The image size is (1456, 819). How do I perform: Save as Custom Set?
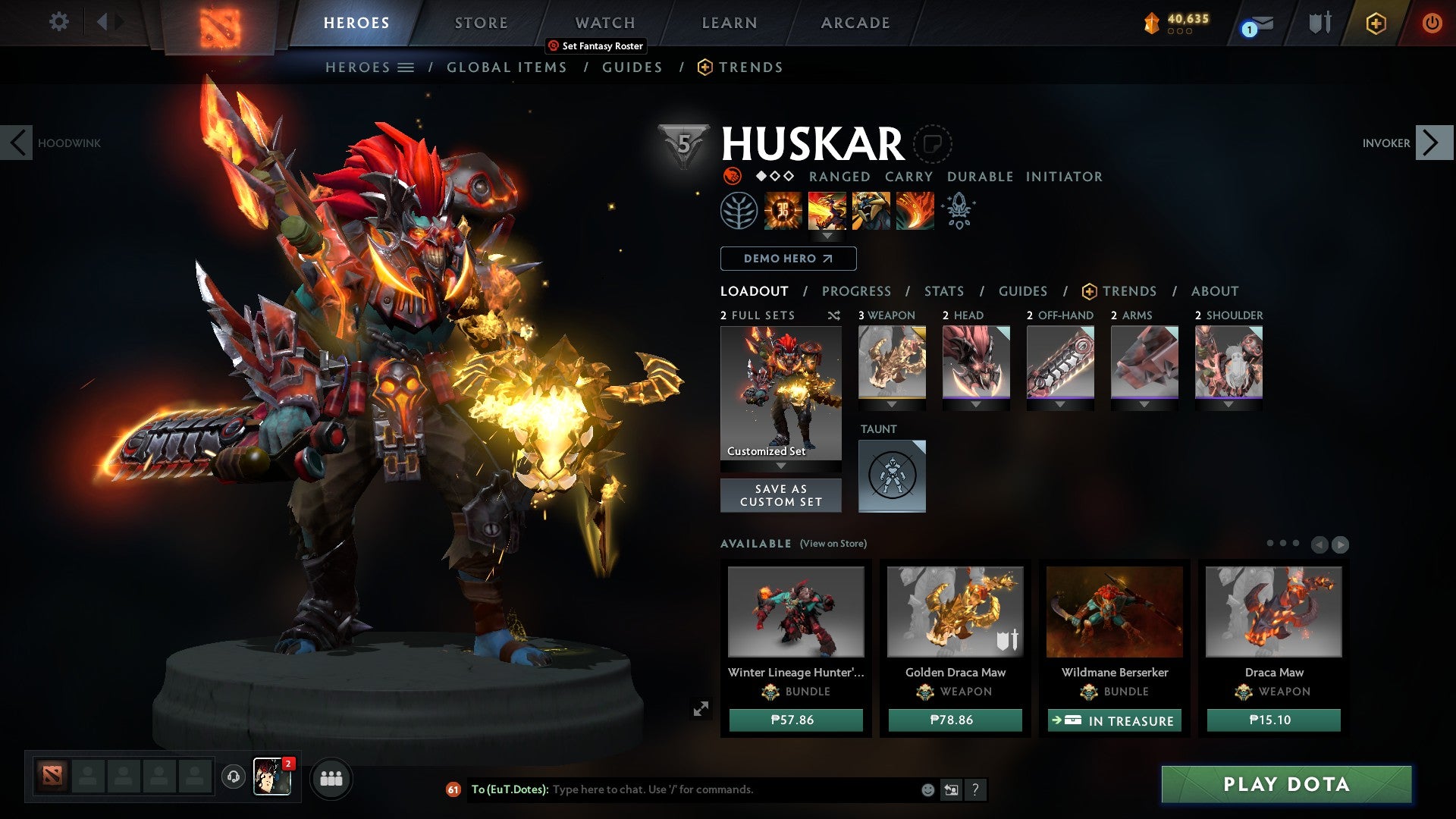780,495
